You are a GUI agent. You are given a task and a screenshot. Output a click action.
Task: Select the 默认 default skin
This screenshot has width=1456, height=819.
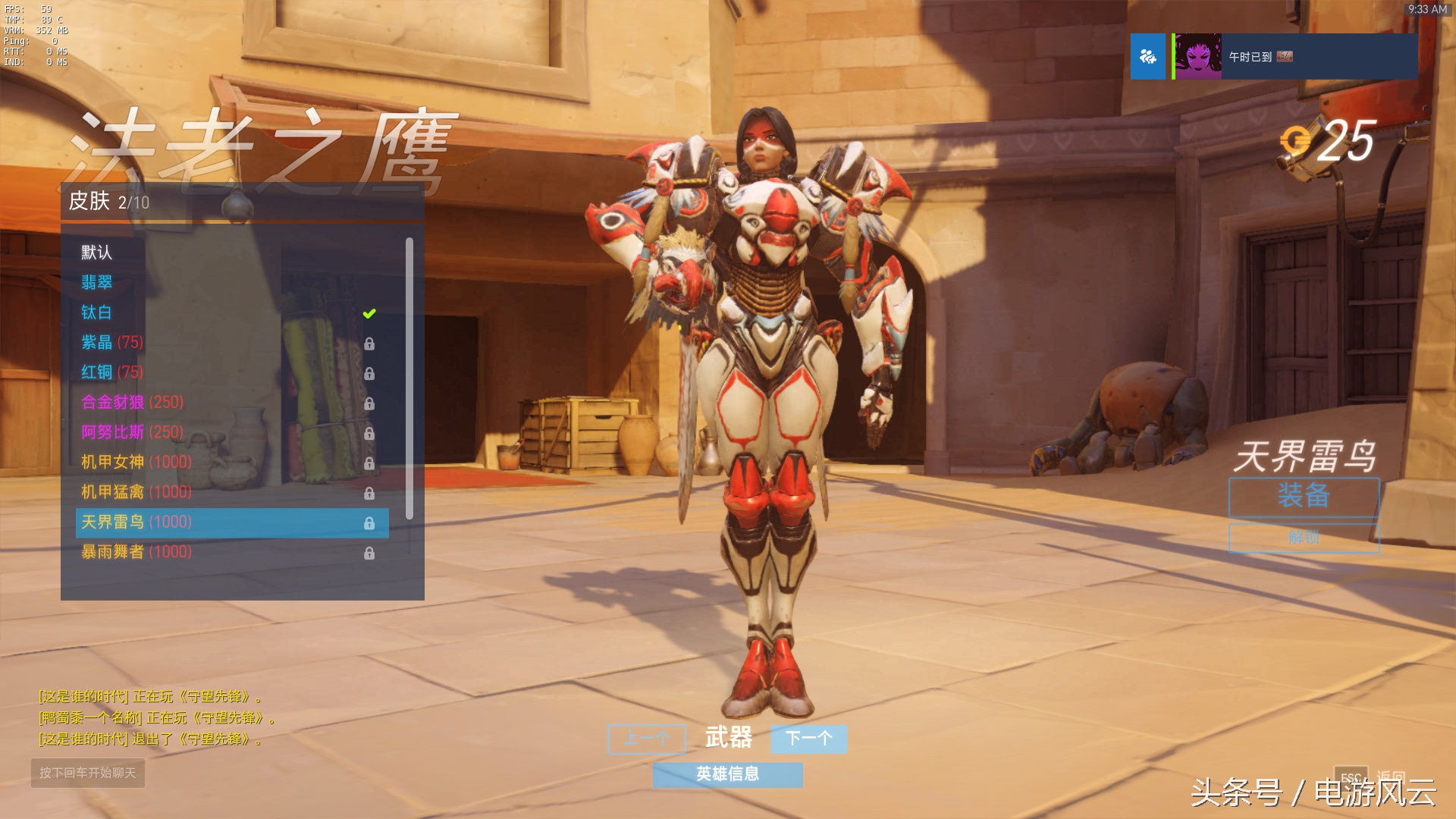(97, 253)
